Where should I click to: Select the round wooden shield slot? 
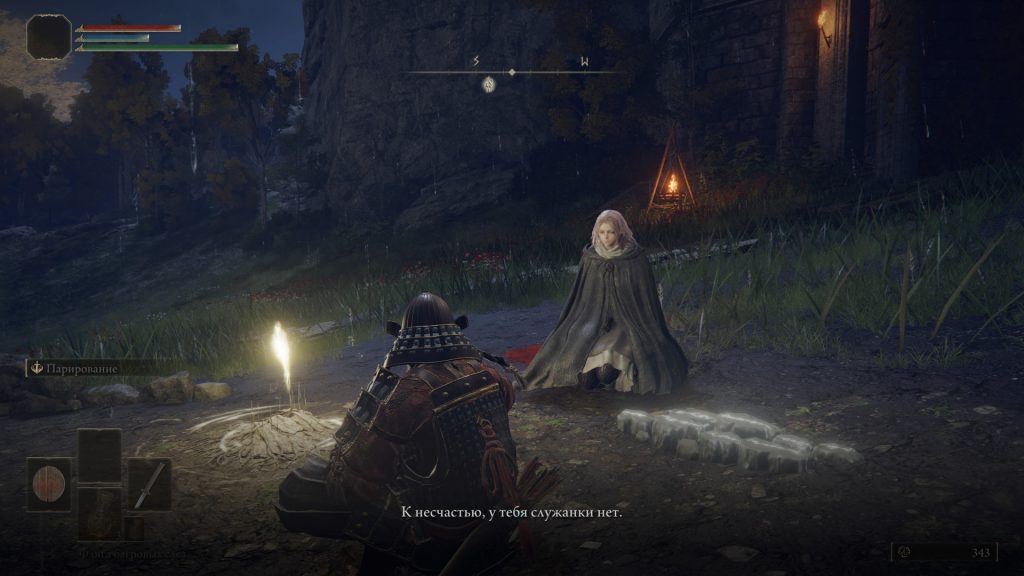coord(48,484)
